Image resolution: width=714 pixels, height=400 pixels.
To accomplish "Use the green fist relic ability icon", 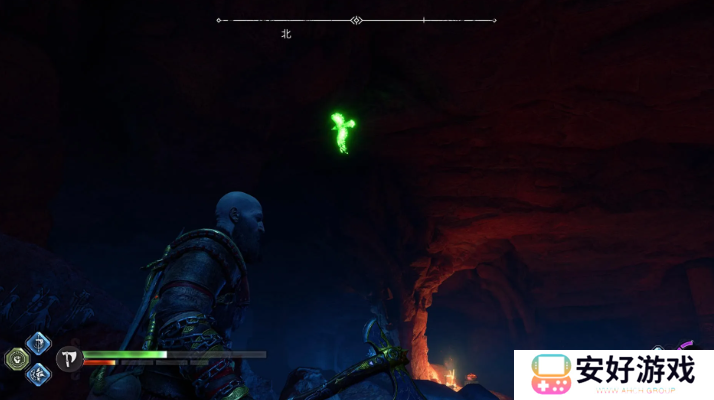I will pos(18,359).
